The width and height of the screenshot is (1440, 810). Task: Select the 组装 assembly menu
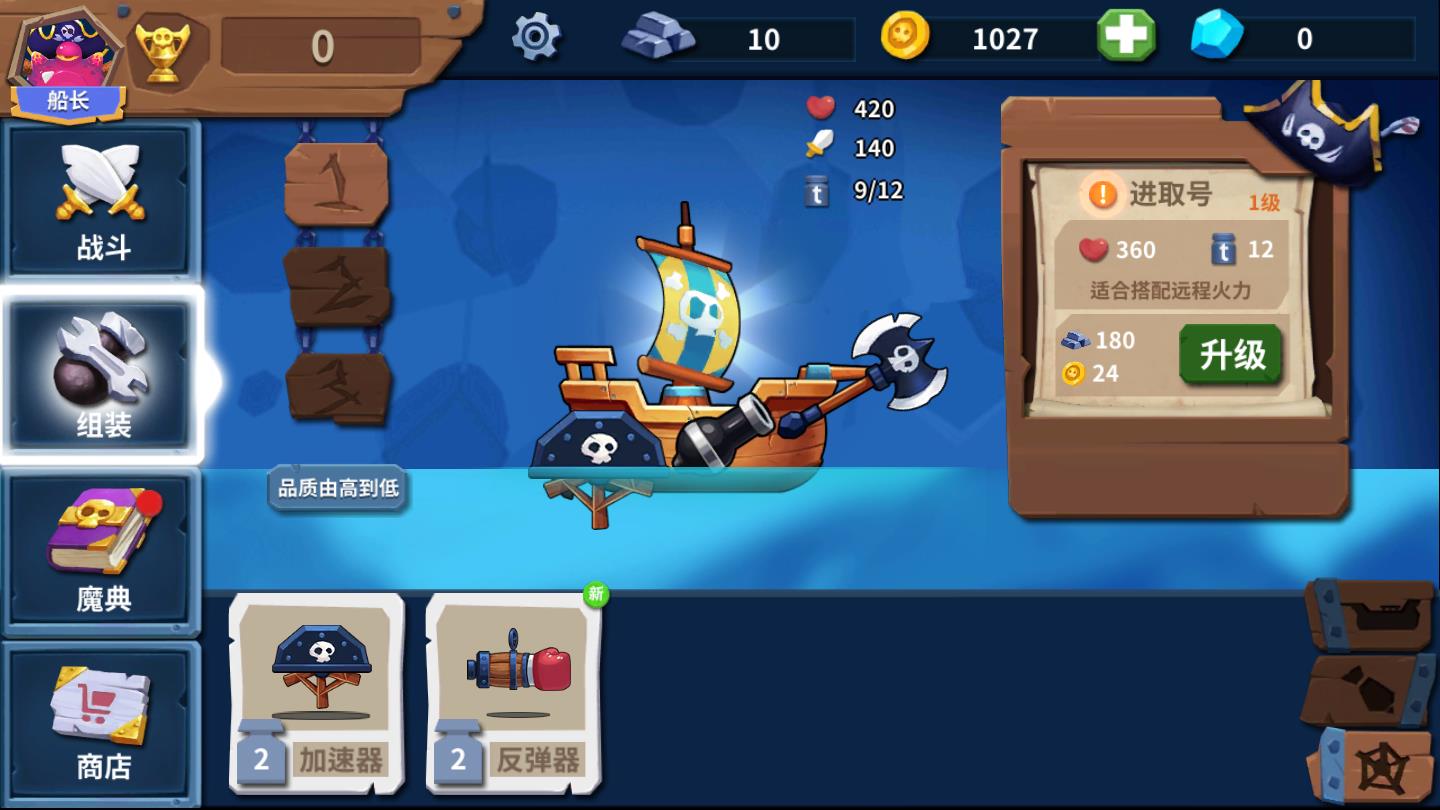[x=103, y=377]
